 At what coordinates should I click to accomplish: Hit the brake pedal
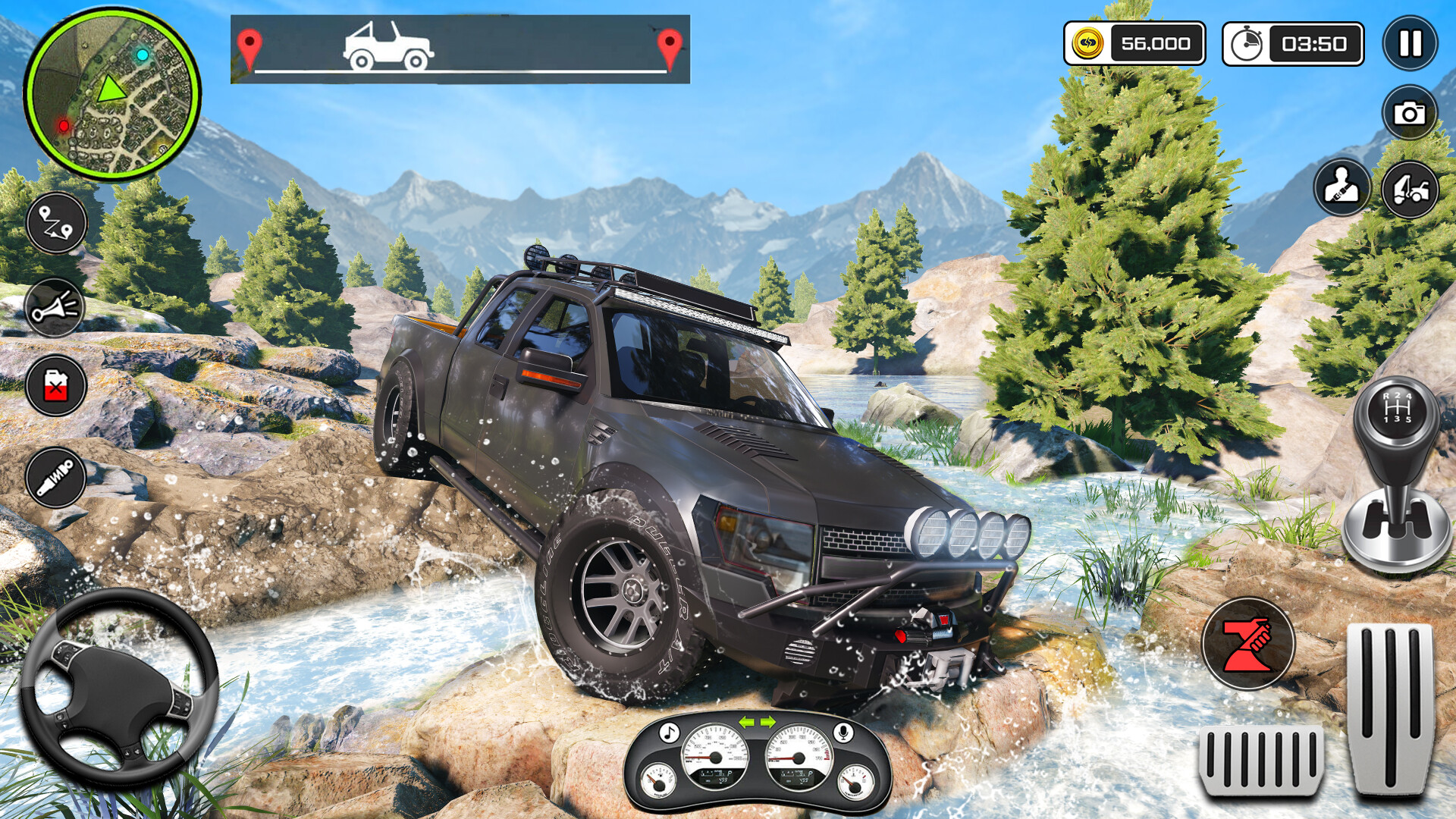pos(1260,760)
